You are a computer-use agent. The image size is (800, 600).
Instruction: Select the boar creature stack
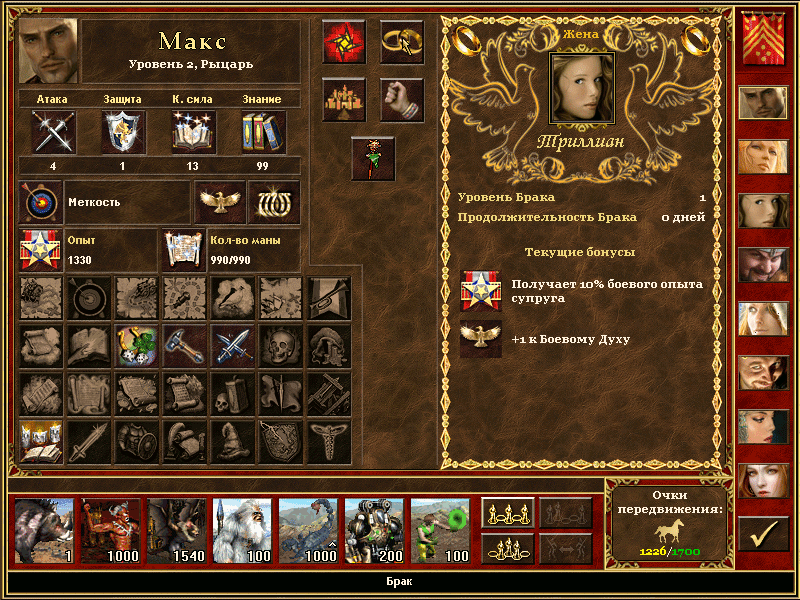pos(44,531)
